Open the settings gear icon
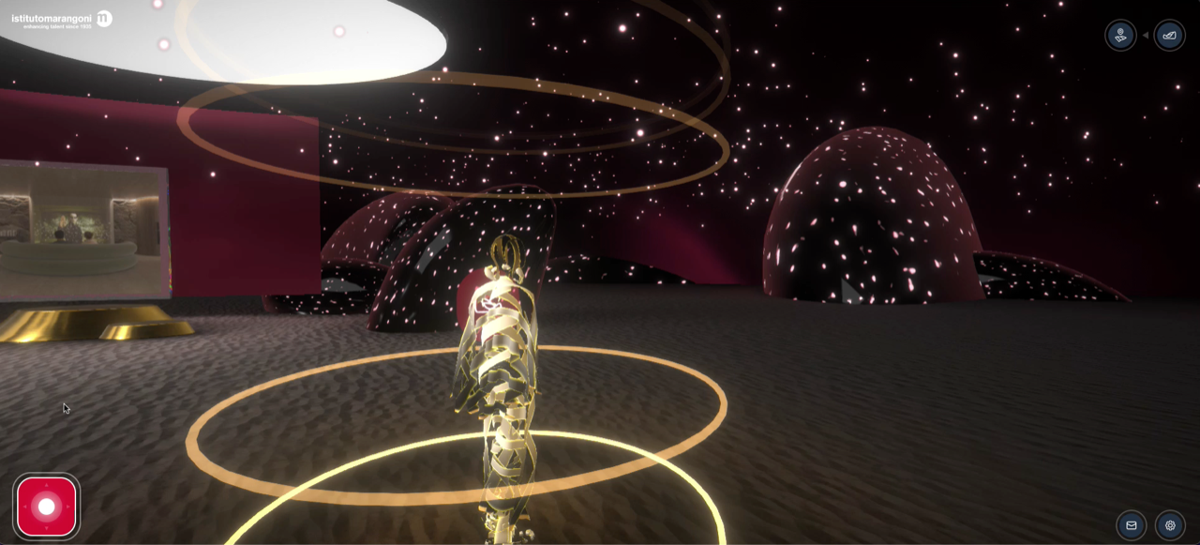1200x545 pixels. pyautogui.click(x=1170, y=525)
